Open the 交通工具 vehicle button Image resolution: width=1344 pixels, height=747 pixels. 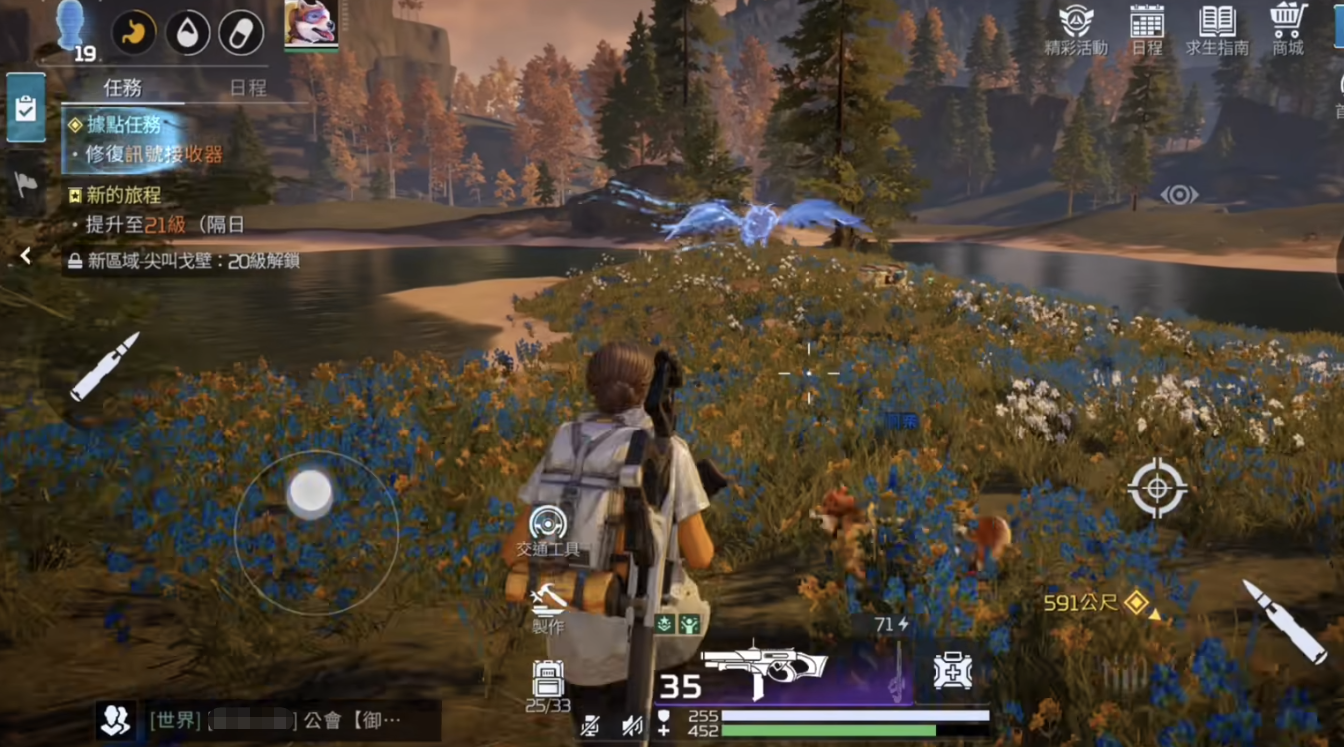547,530
